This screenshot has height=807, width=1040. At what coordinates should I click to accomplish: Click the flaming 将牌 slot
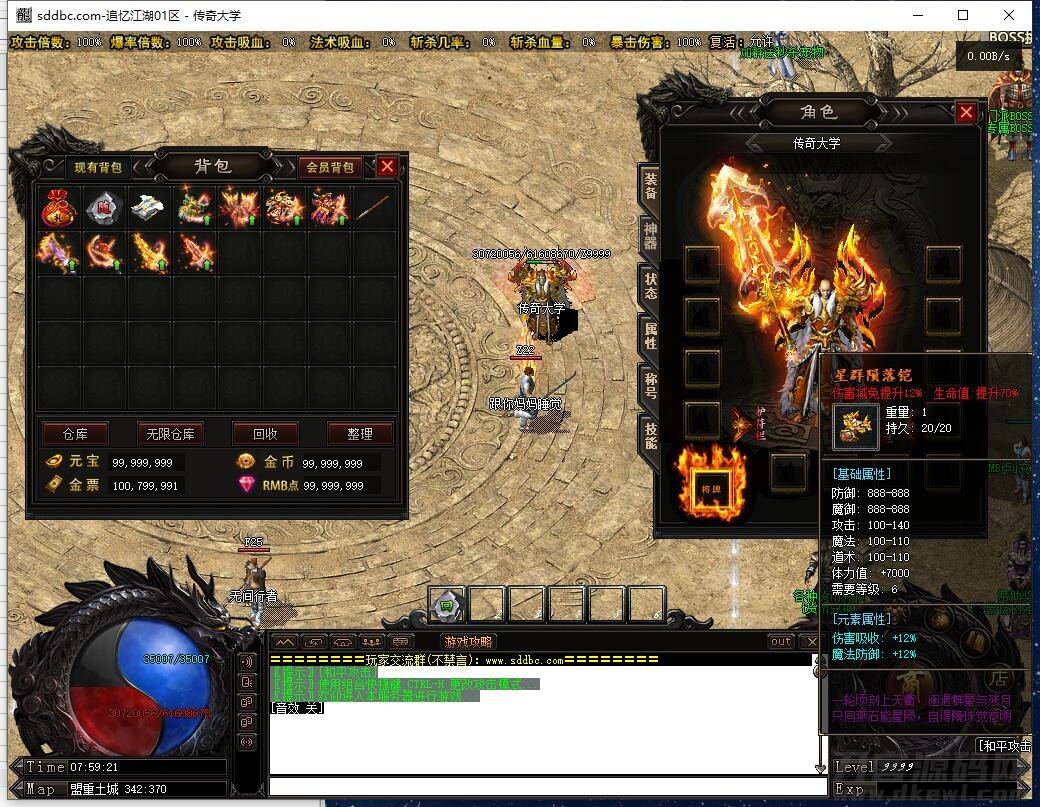click(x=711, y=484)
